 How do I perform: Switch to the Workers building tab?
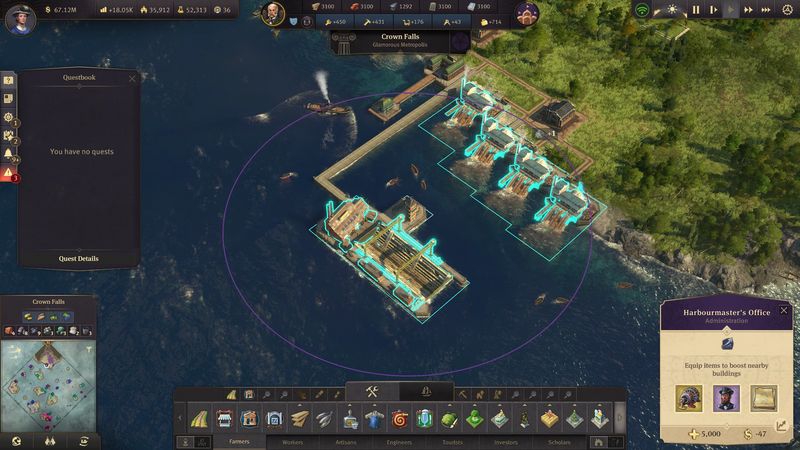coord(292,441)
